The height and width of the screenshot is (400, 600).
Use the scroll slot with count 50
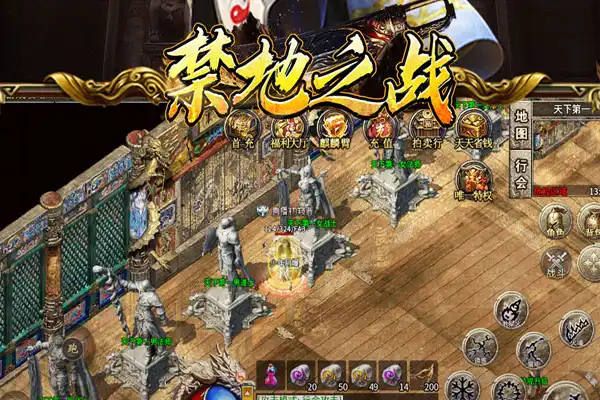click(x=335, y=374)
